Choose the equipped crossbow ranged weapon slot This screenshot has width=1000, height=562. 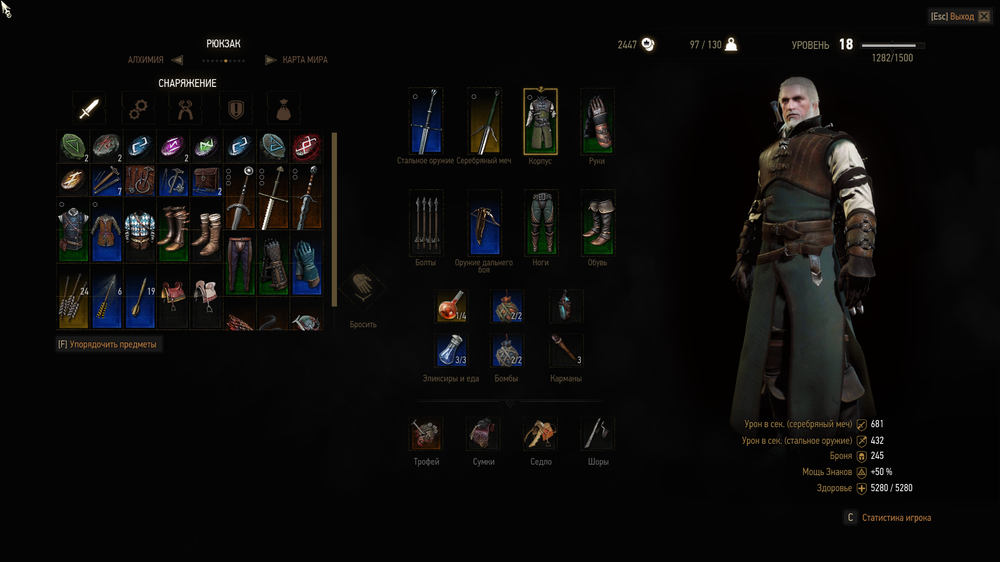coord(484,223)
